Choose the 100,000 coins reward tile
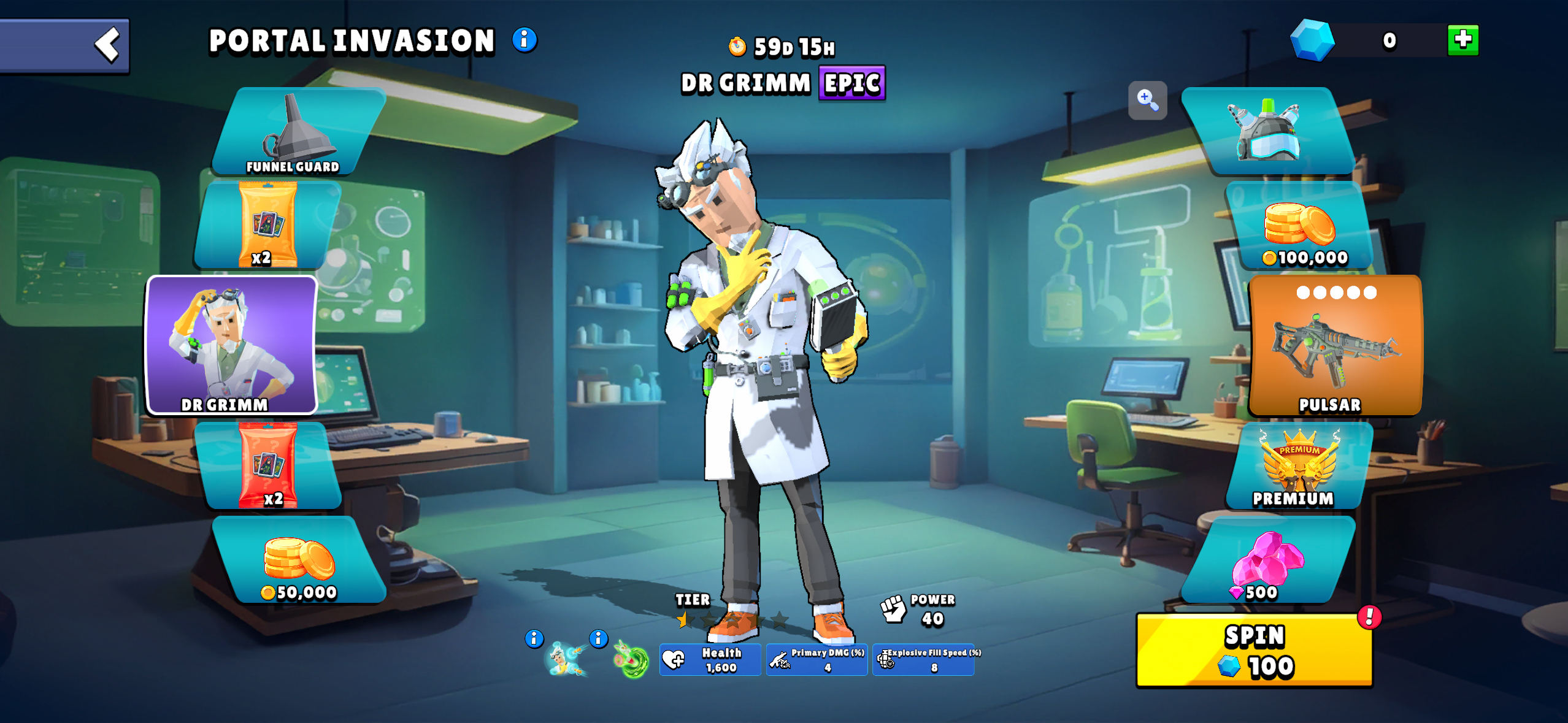The width and height of the screenshot is (1568, 723). coord(1300,227)
